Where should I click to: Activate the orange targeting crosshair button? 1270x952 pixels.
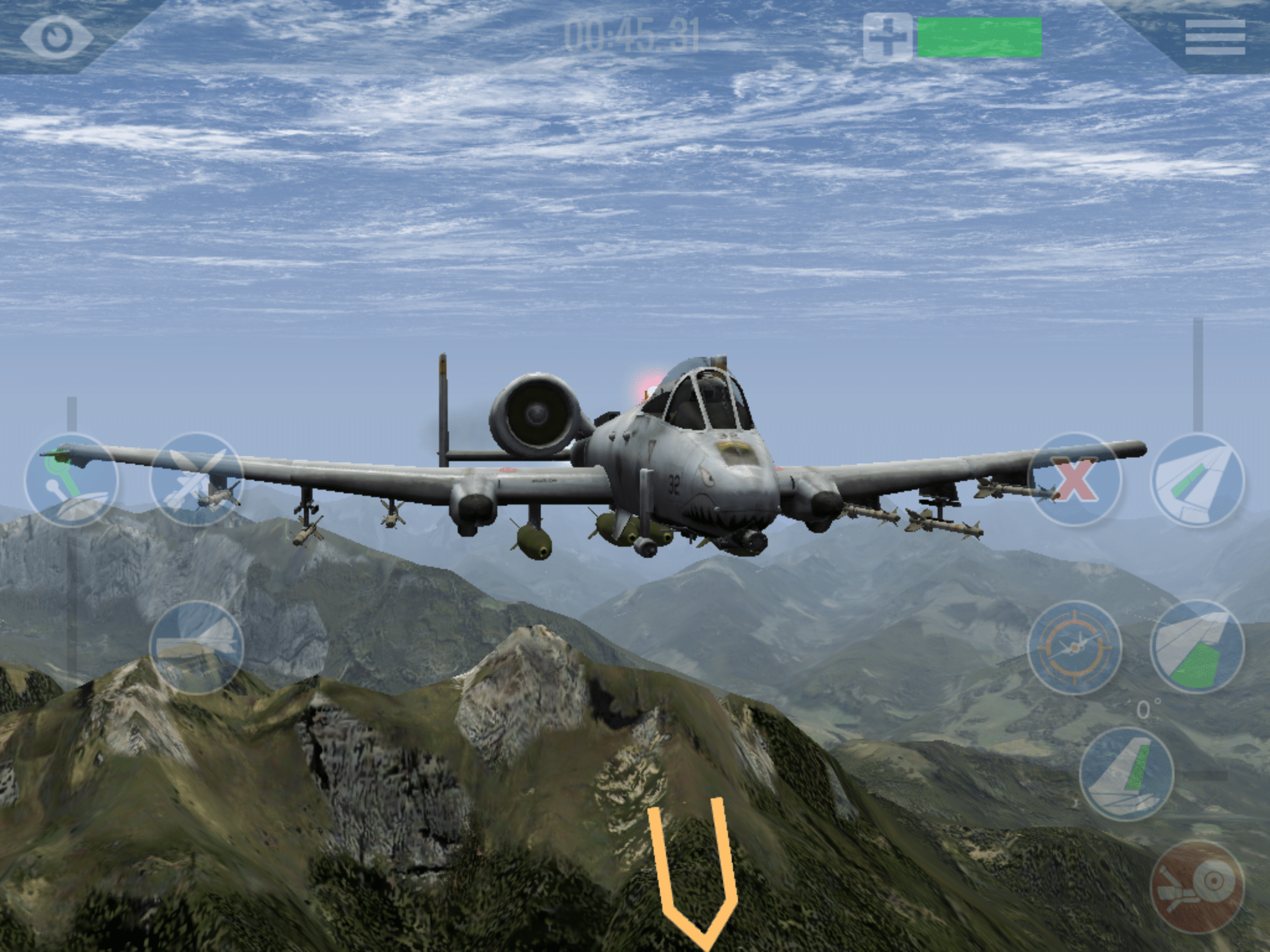(x=1074, y=648)
